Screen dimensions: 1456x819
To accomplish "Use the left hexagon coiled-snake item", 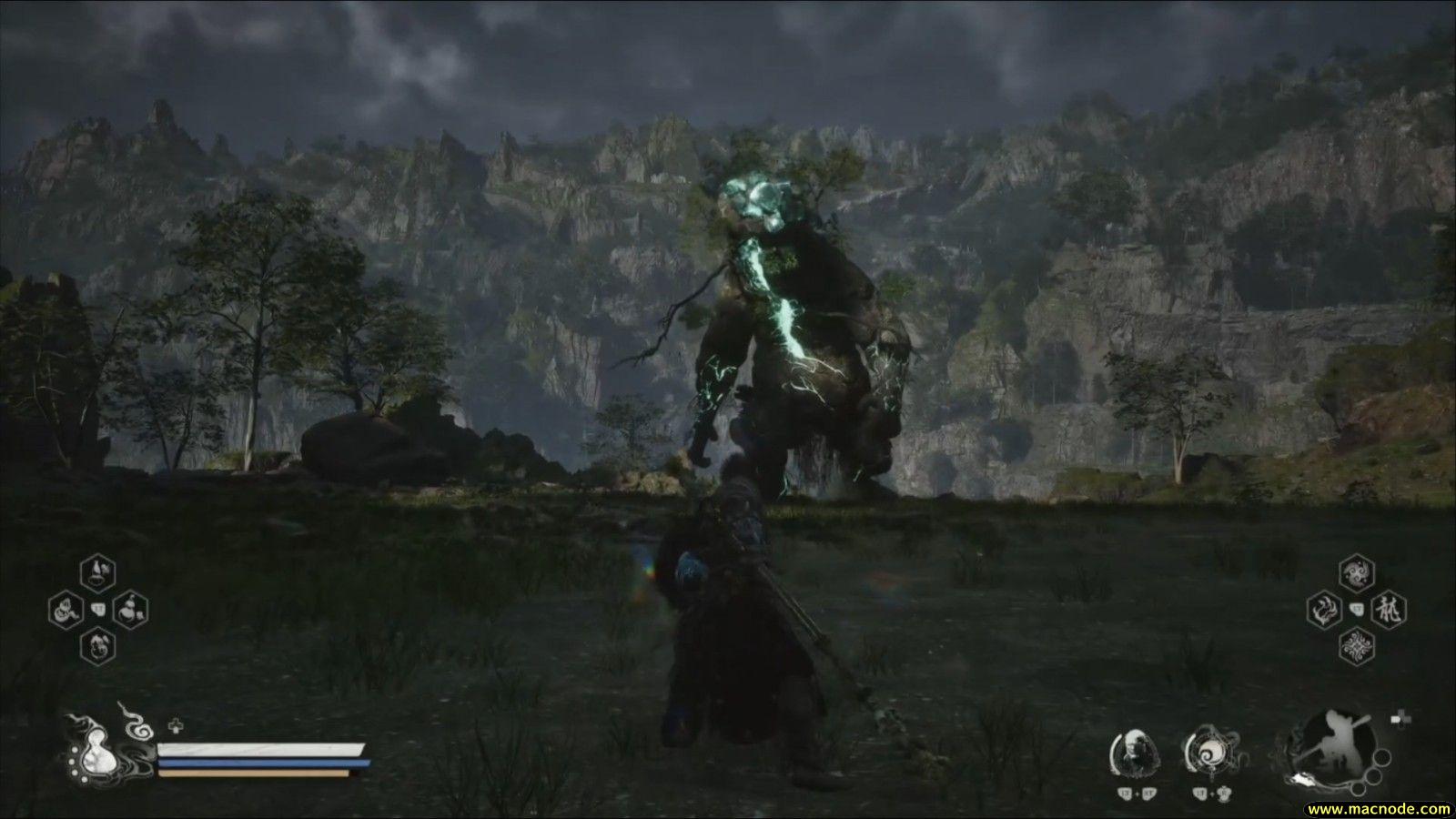I will click(66, 609).
